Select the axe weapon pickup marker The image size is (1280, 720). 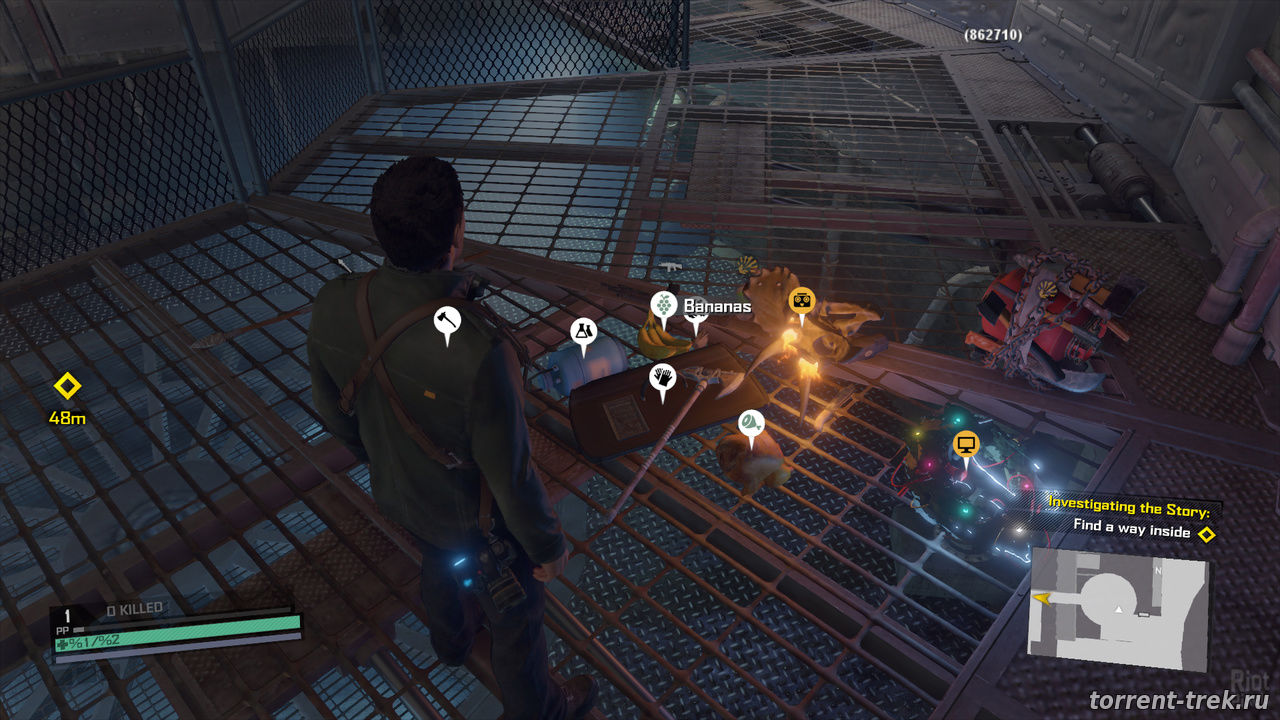pyautogui.click(x=446, y=321)
